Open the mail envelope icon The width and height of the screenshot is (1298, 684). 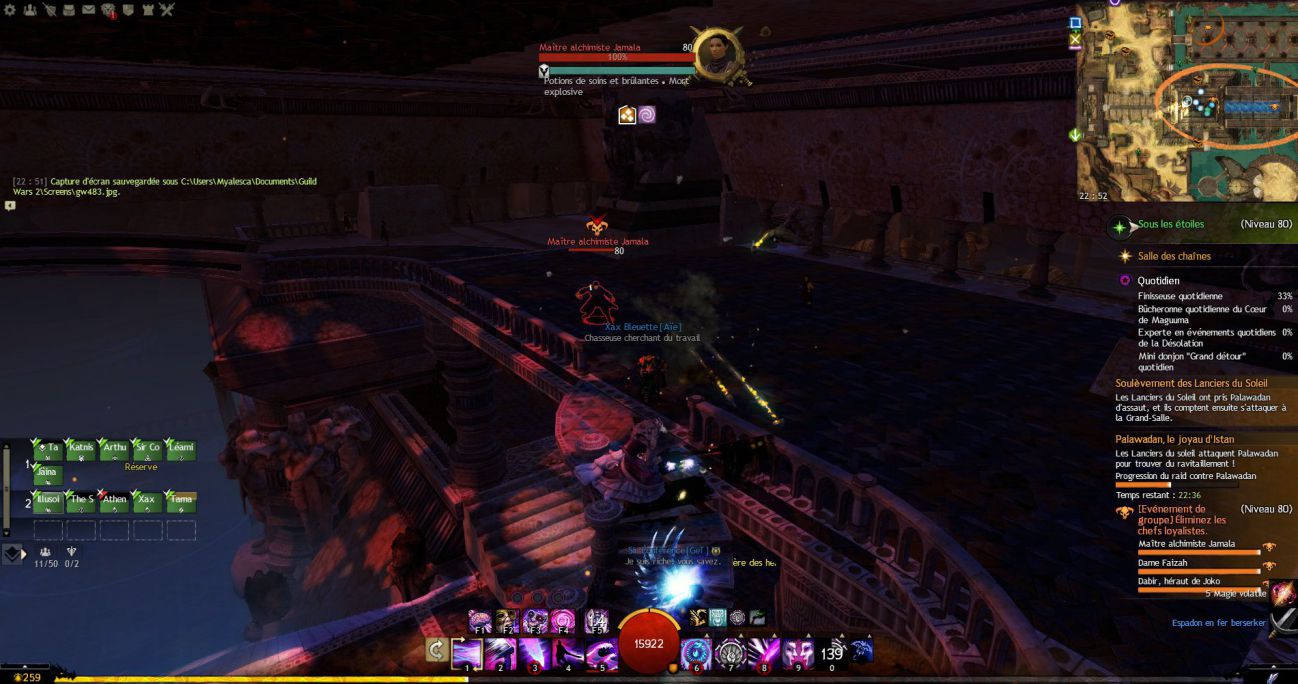point(88,10)
